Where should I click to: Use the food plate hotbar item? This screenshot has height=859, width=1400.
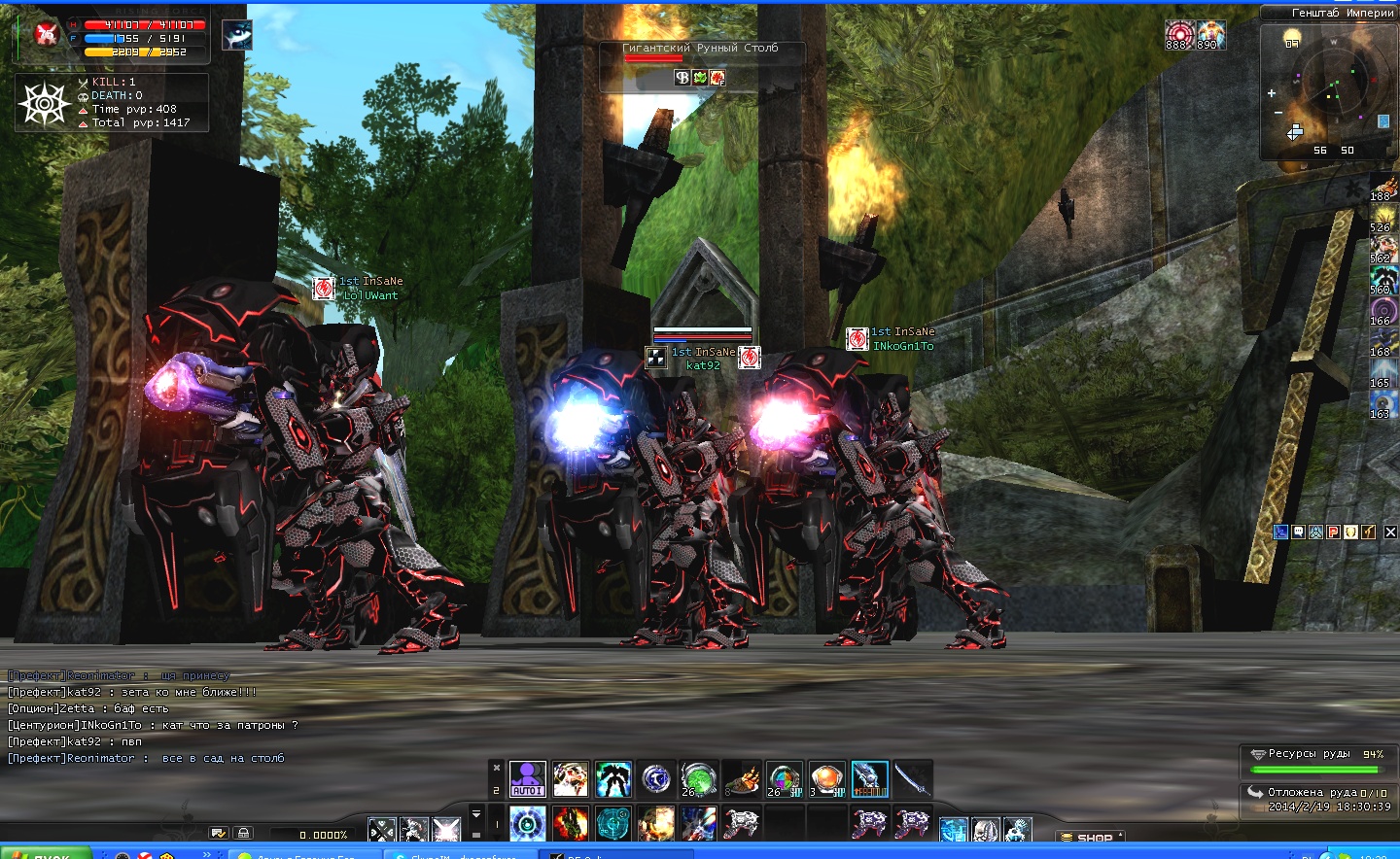point(742,778)
